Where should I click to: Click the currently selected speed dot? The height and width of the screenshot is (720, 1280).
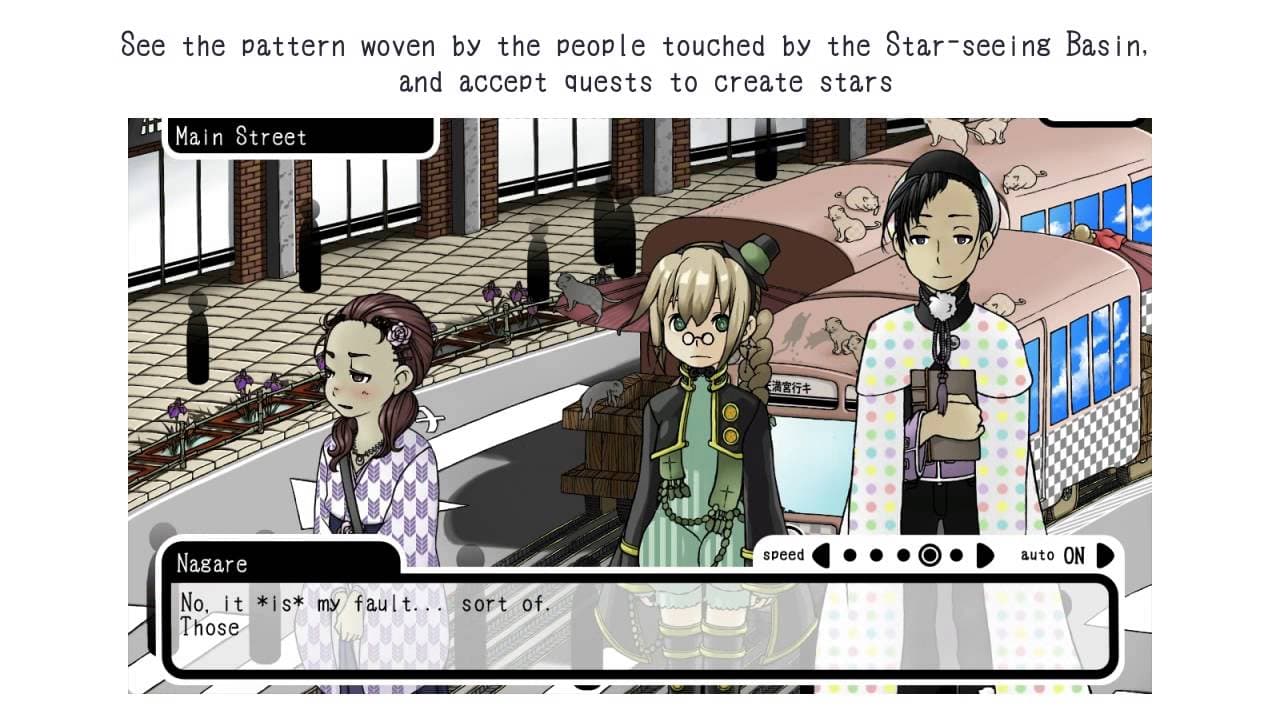(931, 555)
